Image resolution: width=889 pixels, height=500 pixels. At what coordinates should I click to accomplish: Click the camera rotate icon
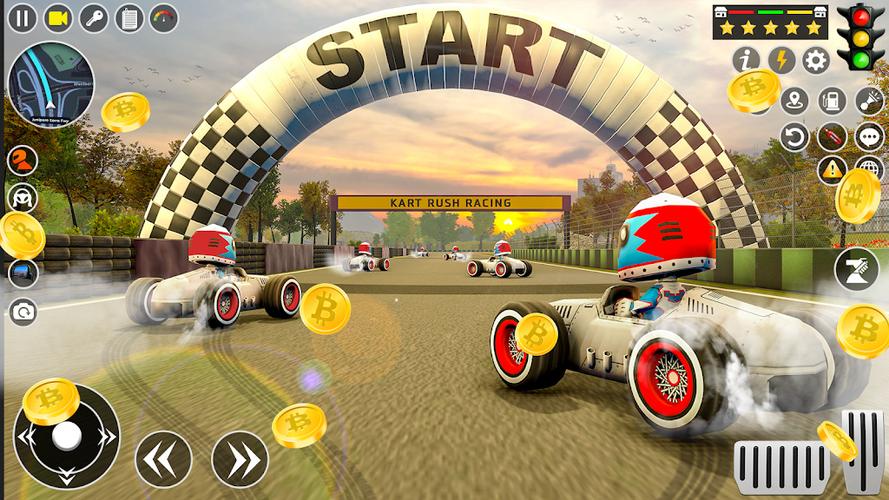pos(21,311)
